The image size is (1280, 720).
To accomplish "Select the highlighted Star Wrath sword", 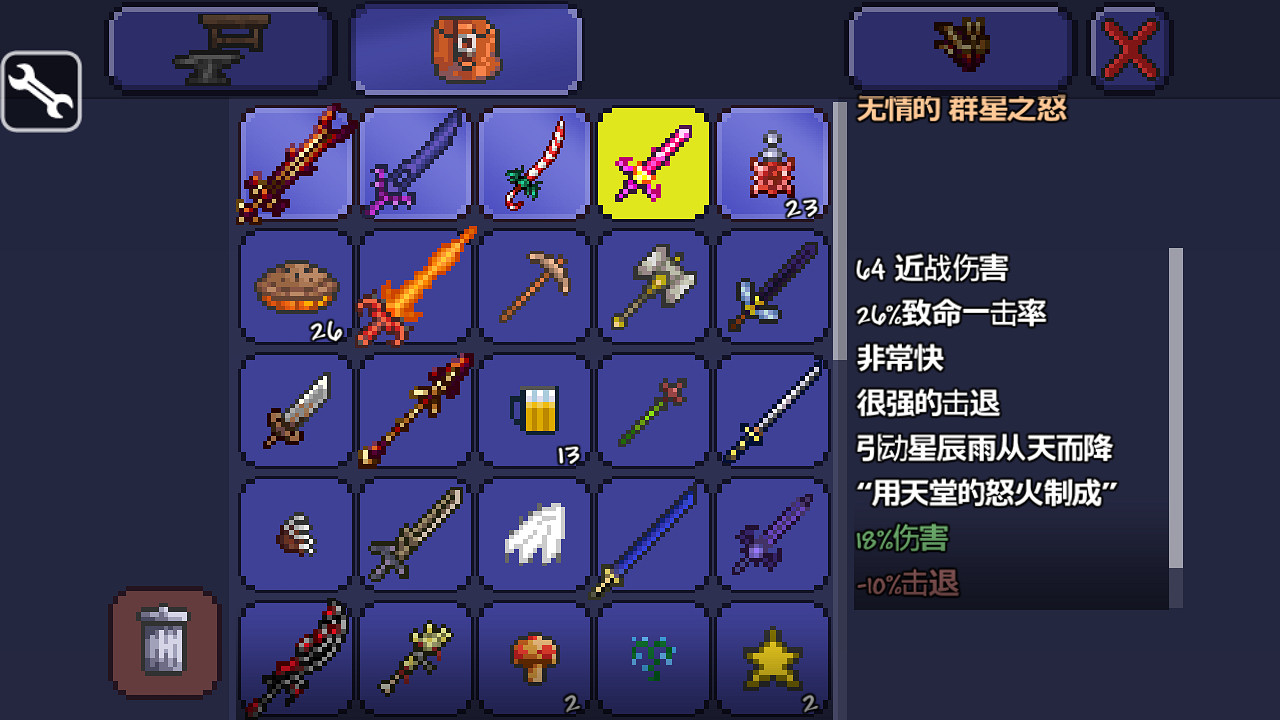I will (x=654, y=163).
